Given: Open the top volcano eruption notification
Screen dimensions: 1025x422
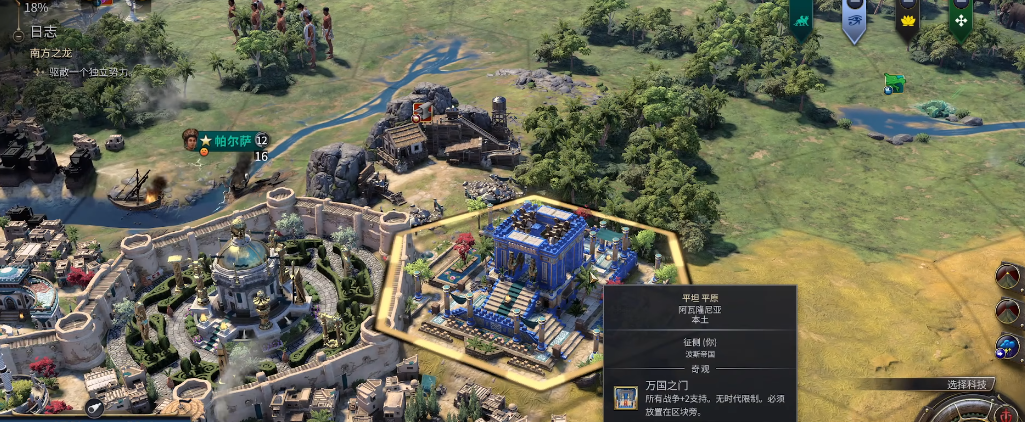Looking at the screenshot, I should pos(1009,277).
